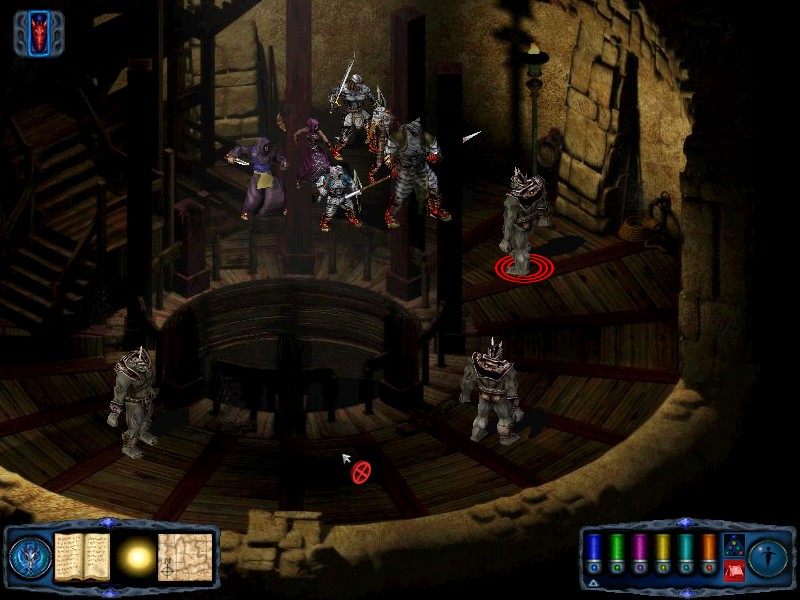Open the blue dragon emblem menu

pos(28,554)
